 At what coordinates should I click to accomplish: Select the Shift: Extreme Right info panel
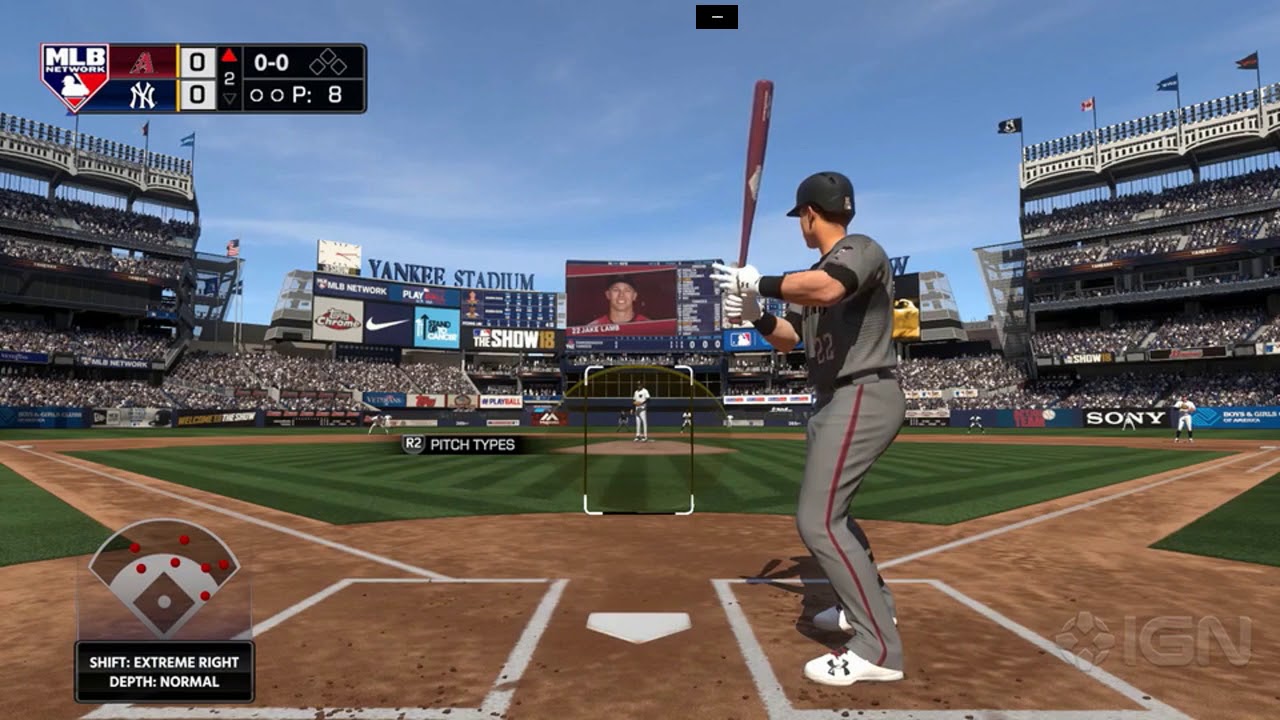coord(164,671)
